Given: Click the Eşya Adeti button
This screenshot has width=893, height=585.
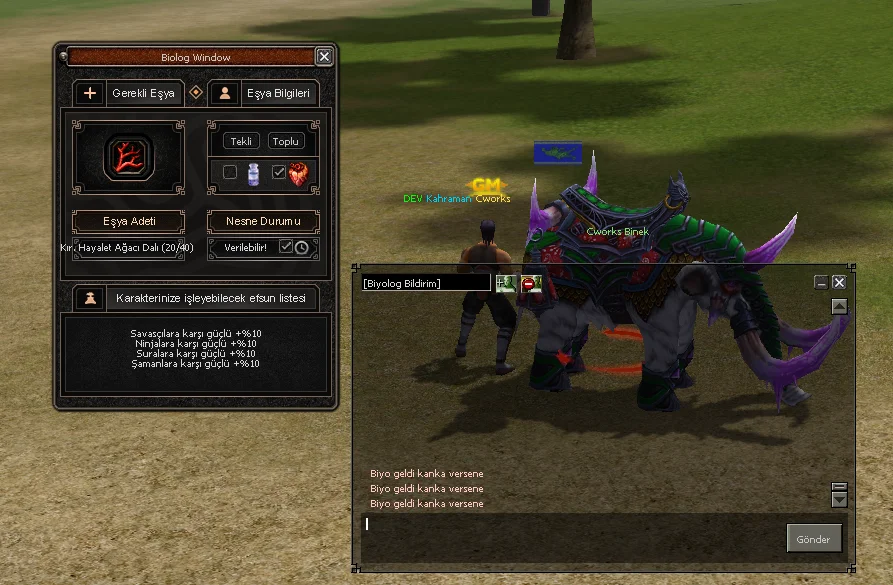Looking at the screenshot, I should [129, 220].
